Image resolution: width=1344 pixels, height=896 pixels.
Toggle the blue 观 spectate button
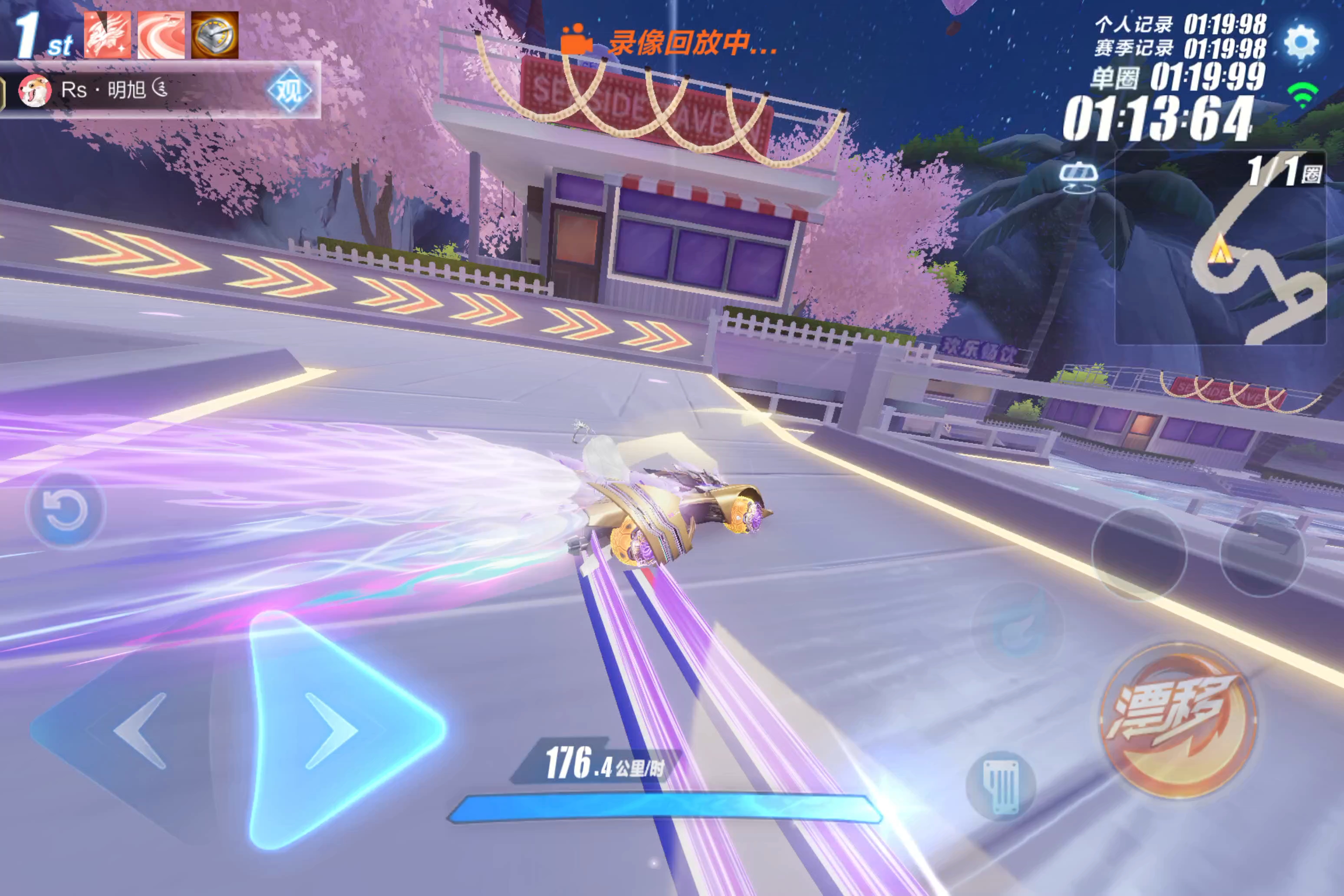click(x=289, y=90)
